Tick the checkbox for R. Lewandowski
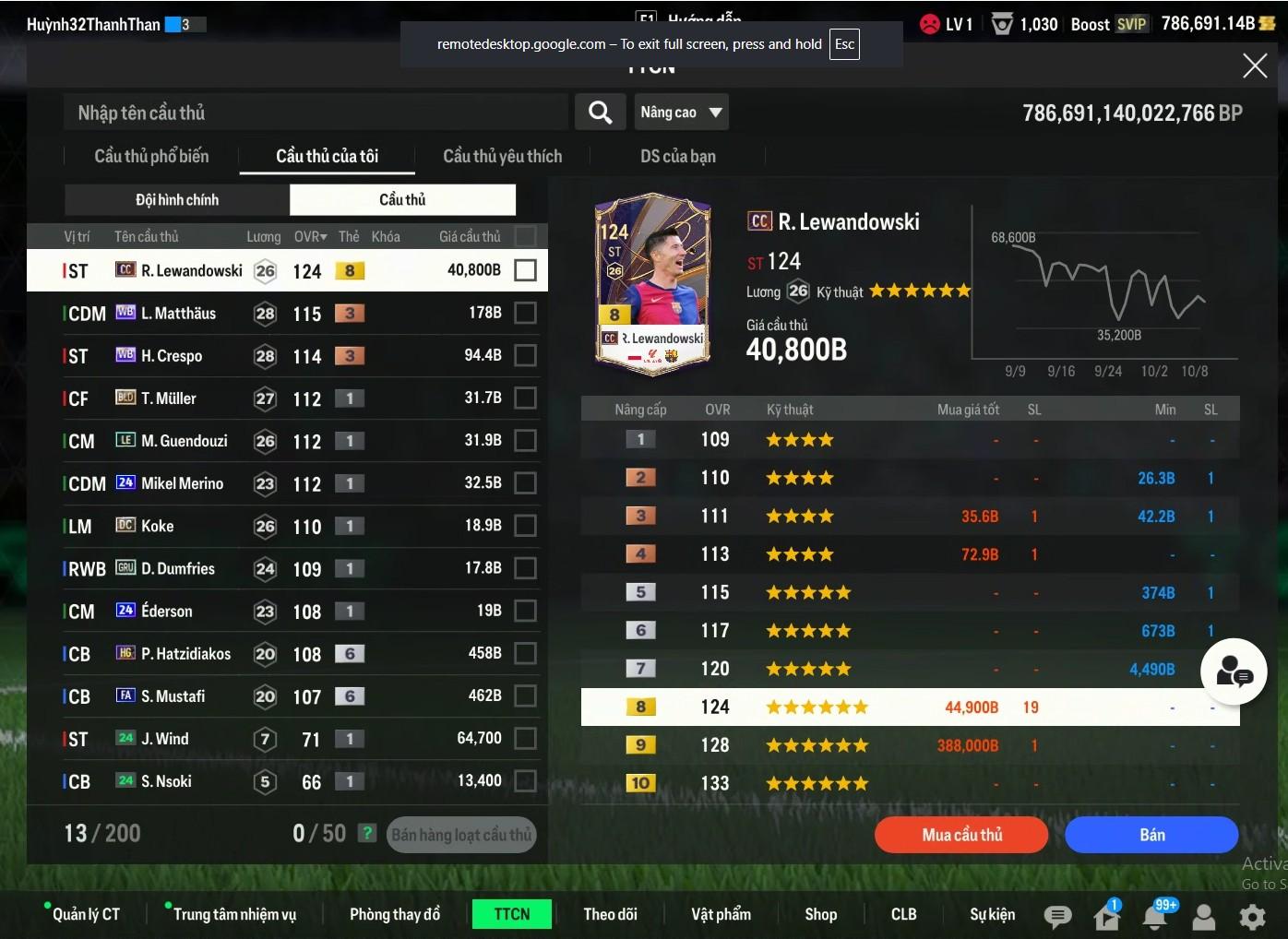Viewport: 1288px width, 939px height. [525, 270]
